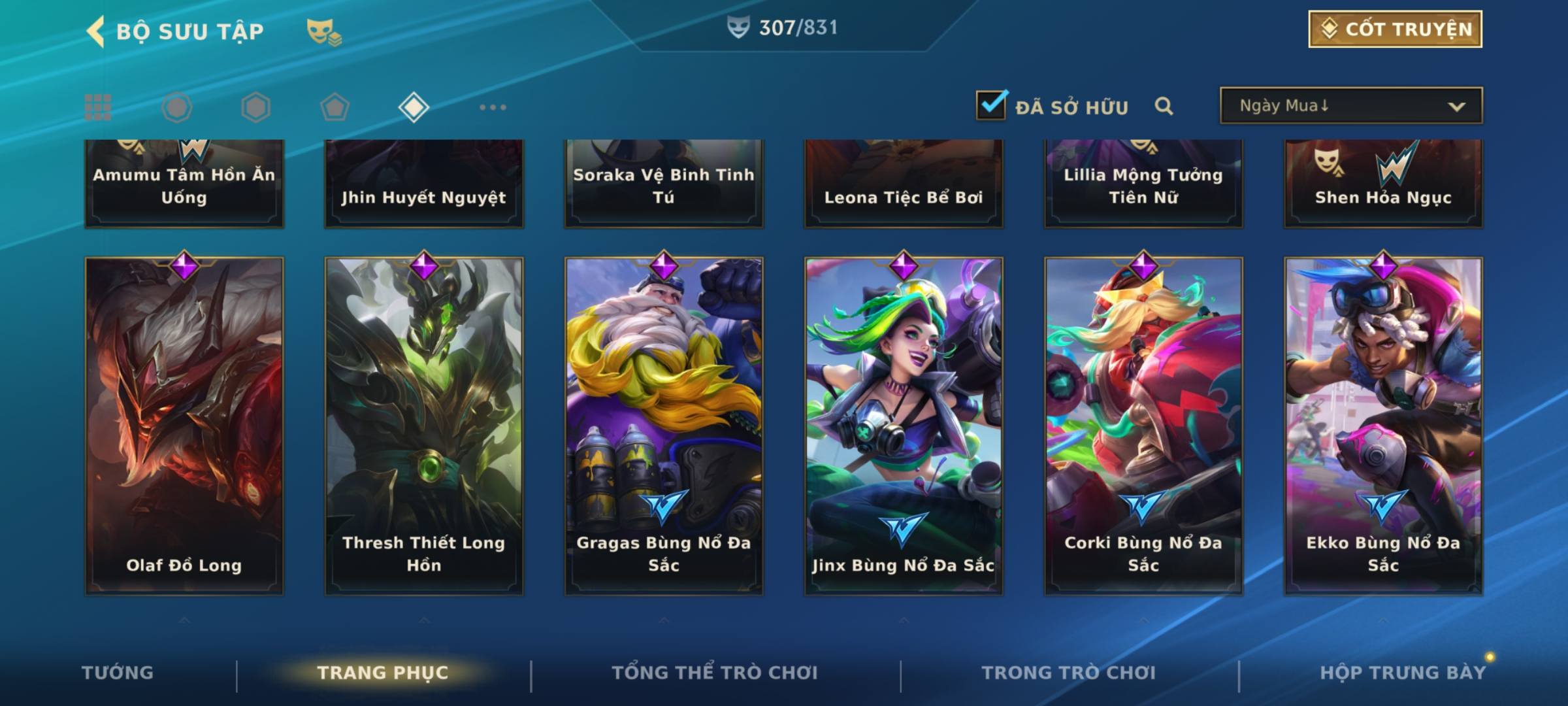
Task: Open the Hộp Trưng Bày tab
Action: click(1402, 672)
